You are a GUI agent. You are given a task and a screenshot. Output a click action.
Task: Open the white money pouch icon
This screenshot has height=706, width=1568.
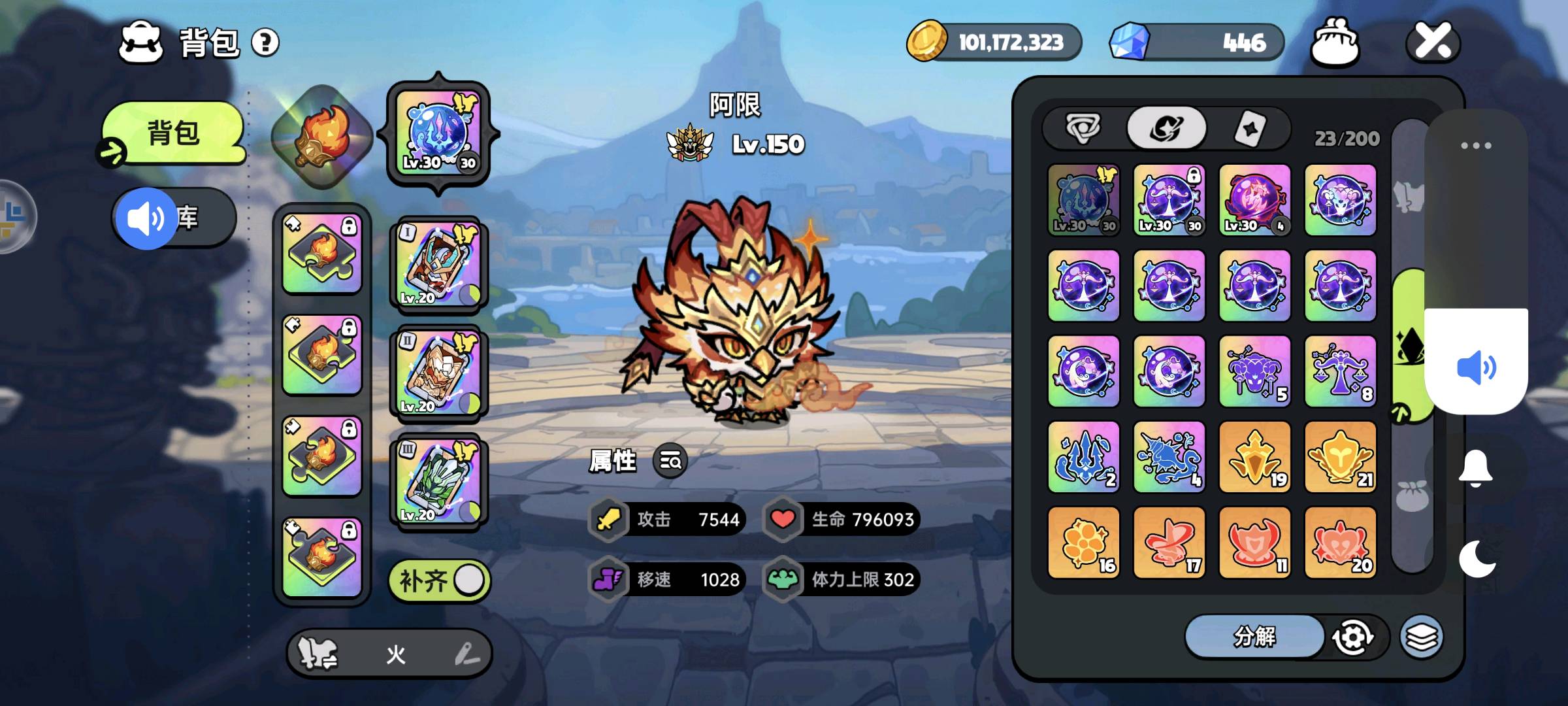pyautogui.click(x=1335, y=42)
